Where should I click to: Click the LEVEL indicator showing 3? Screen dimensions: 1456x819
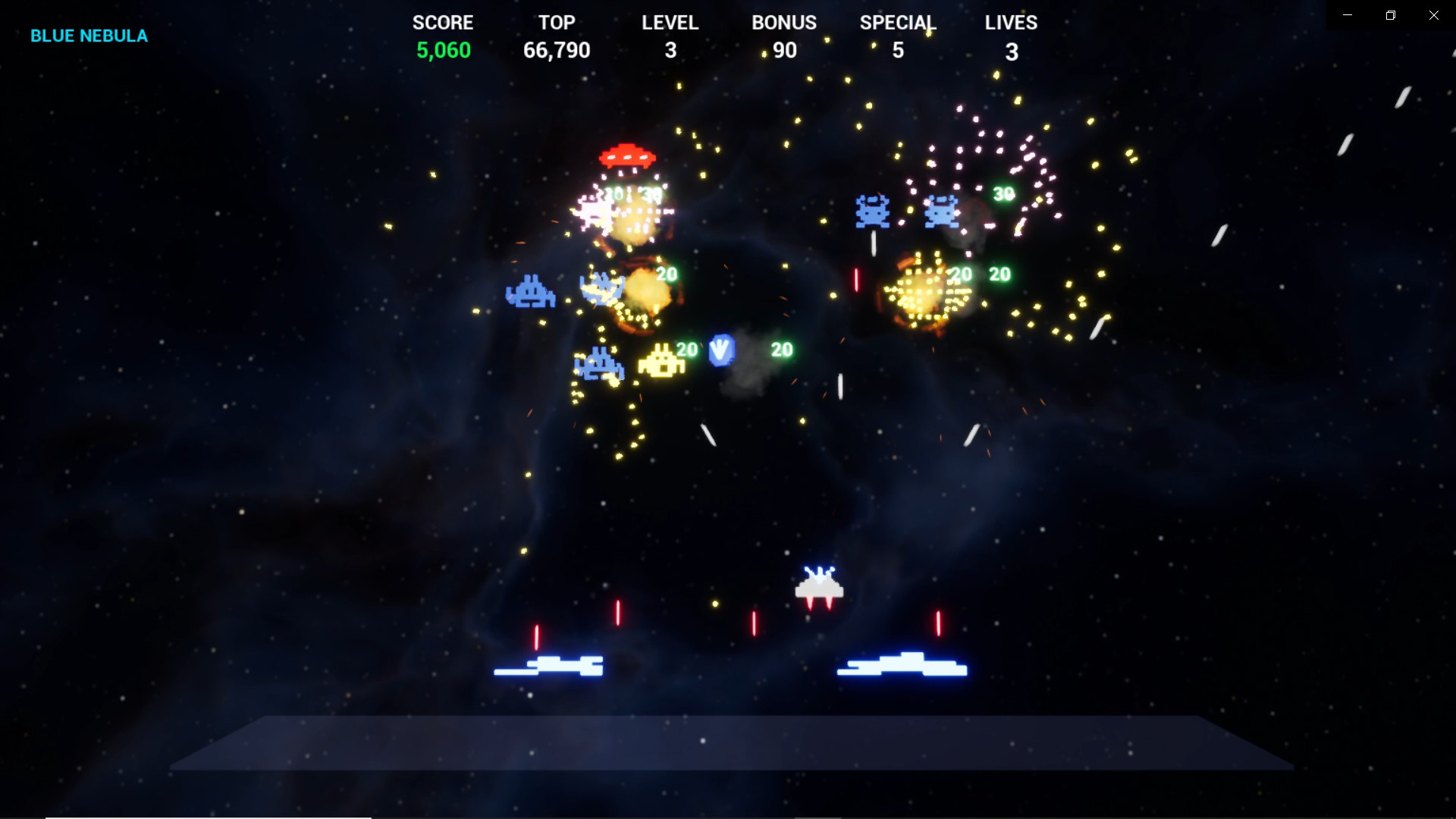point(670,50)
